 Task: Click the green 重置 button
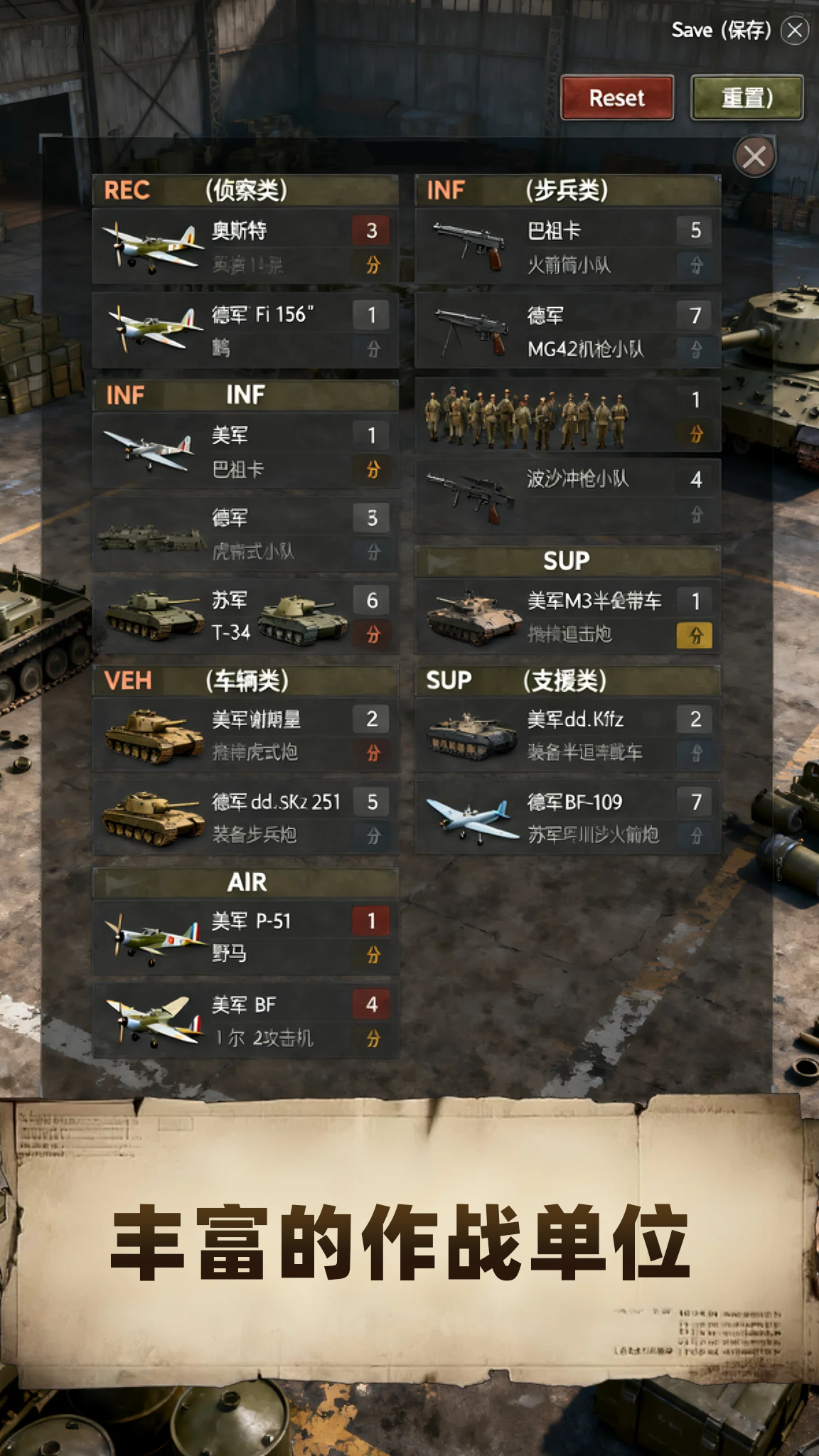coord(746,97)
